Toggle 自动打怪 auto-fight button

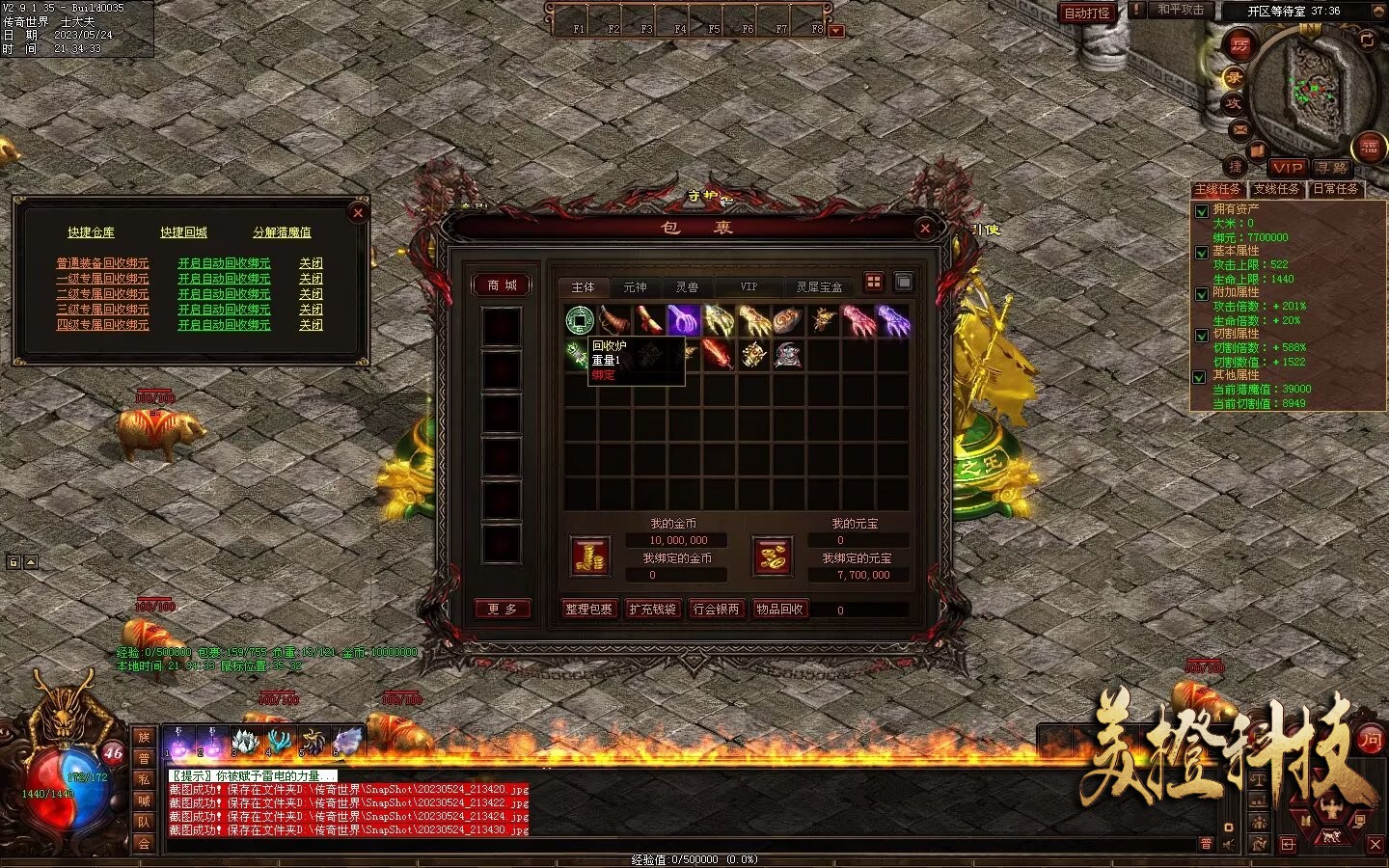click(1086, 14)
